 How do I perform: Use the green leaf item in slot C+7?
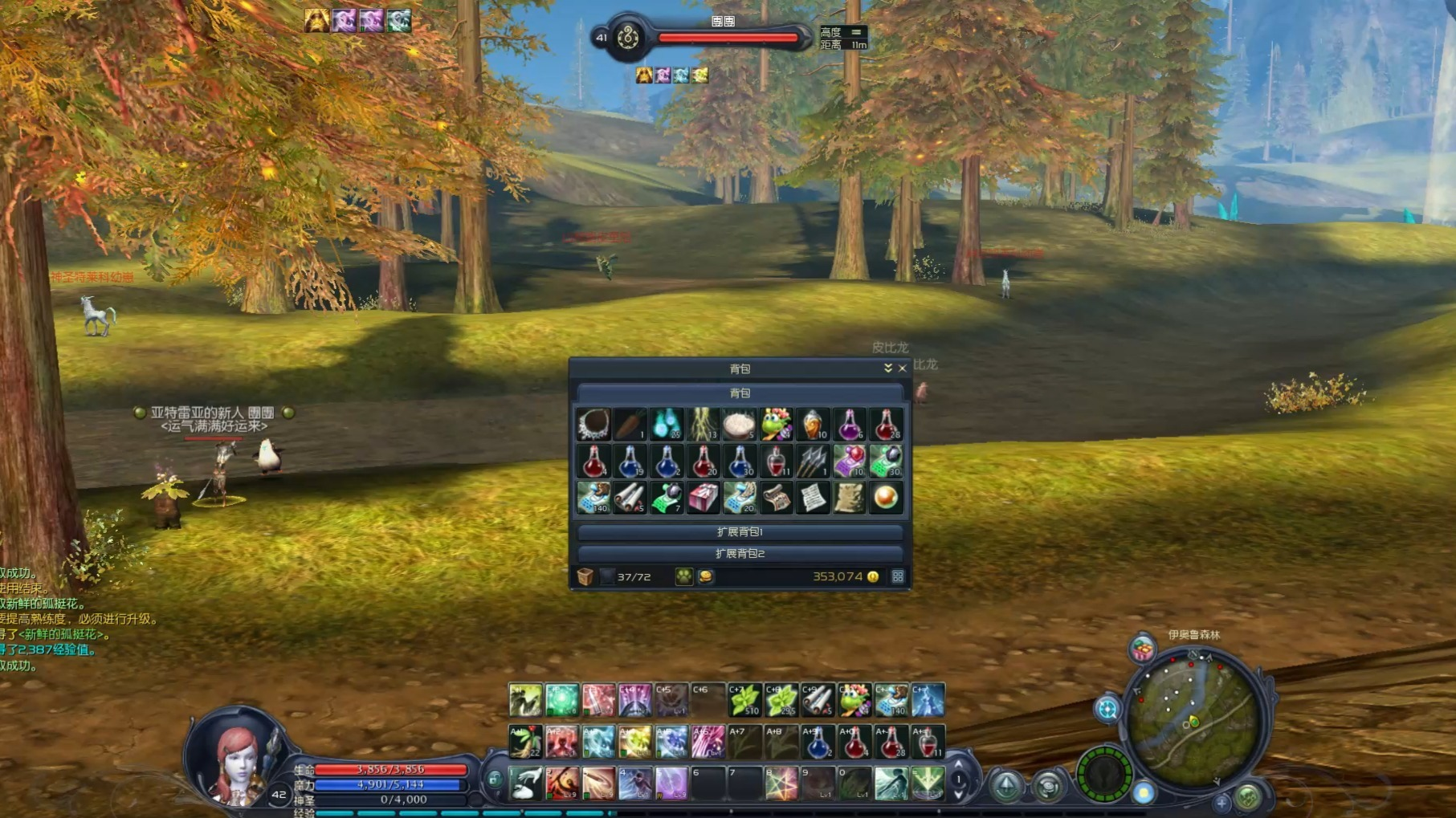(744, 701)
